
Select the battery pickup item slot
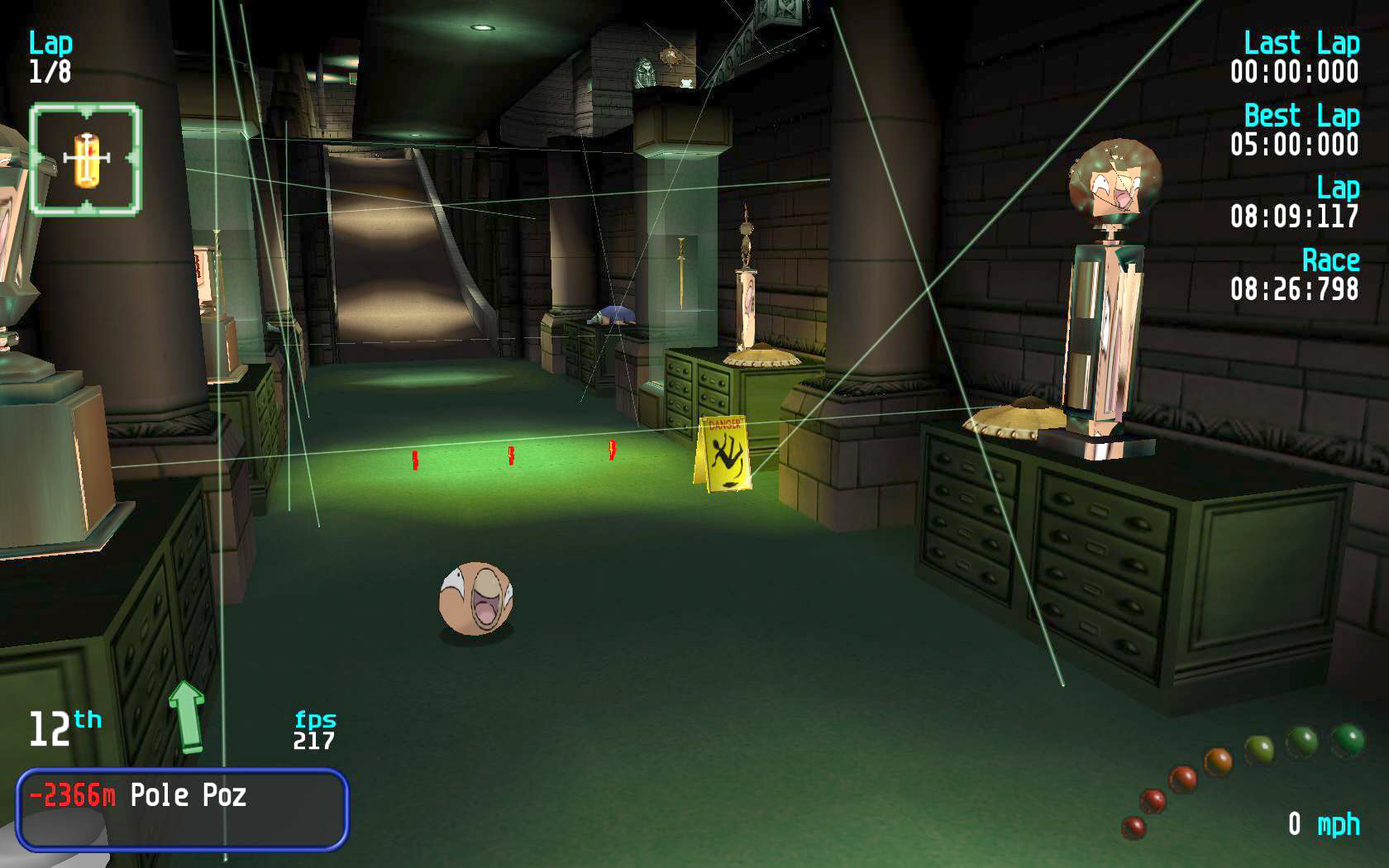[x=85, y=159]
